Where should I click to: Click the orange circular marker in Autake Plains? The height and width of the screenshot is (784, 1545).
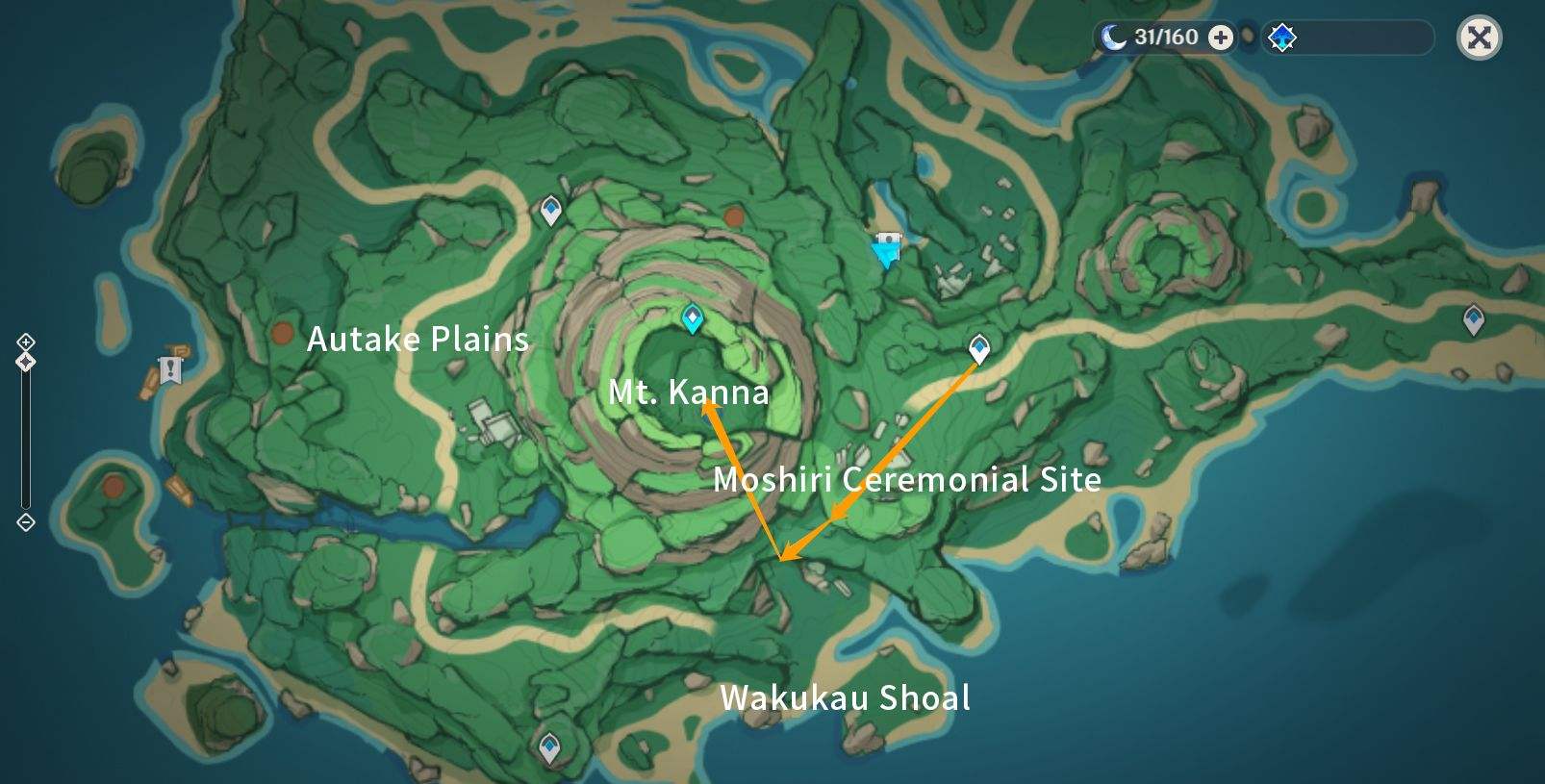[282, 336]
